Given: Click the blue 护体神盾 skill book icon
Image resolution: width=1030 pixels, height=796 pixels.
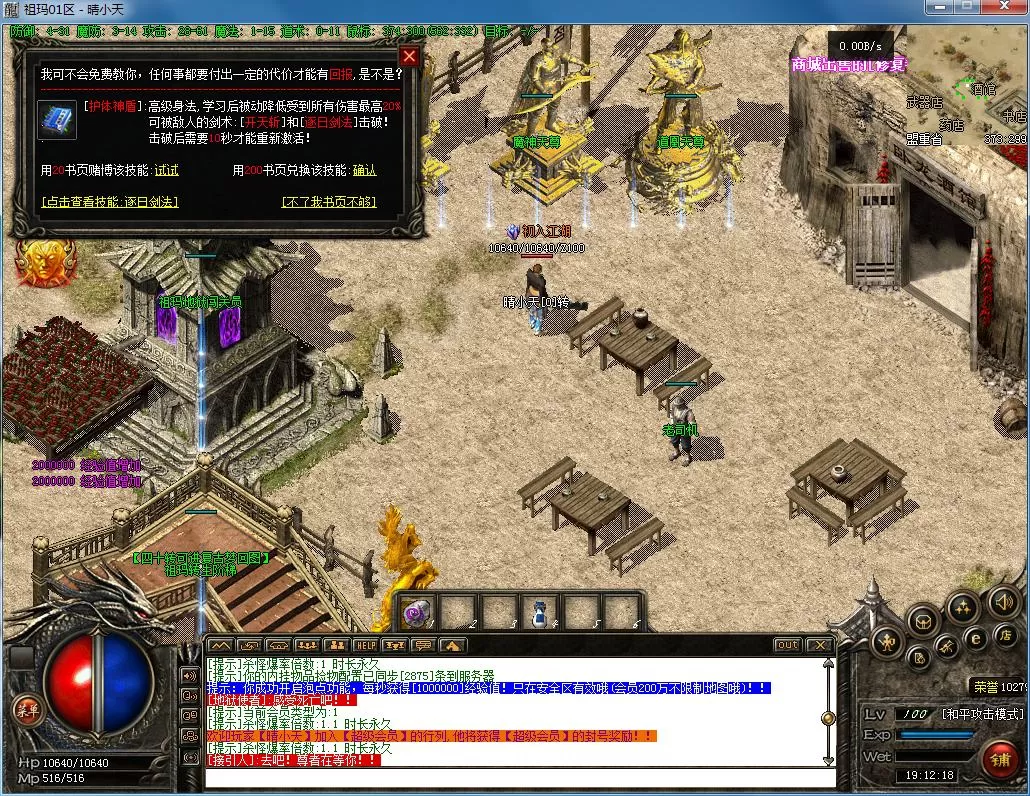Looking at the screenshot, I should [x=57, y=119].
